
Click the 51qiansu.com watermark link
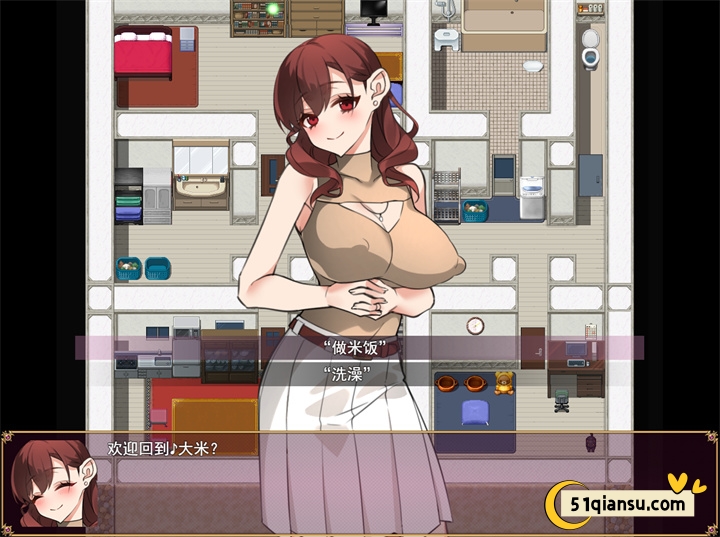(x=630, y=503)
